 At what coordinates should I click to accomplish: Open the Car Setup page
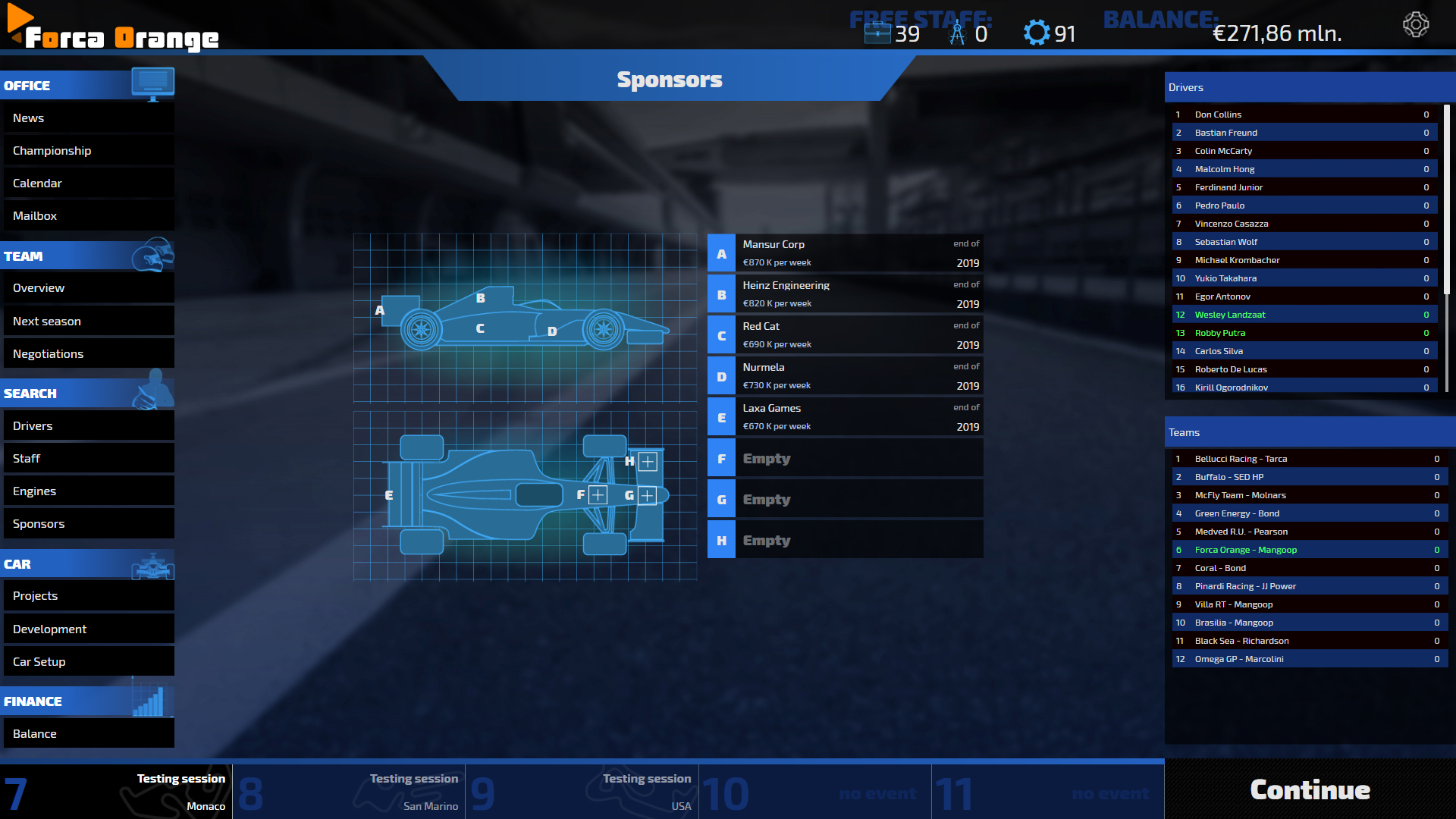tap(88, 662)
